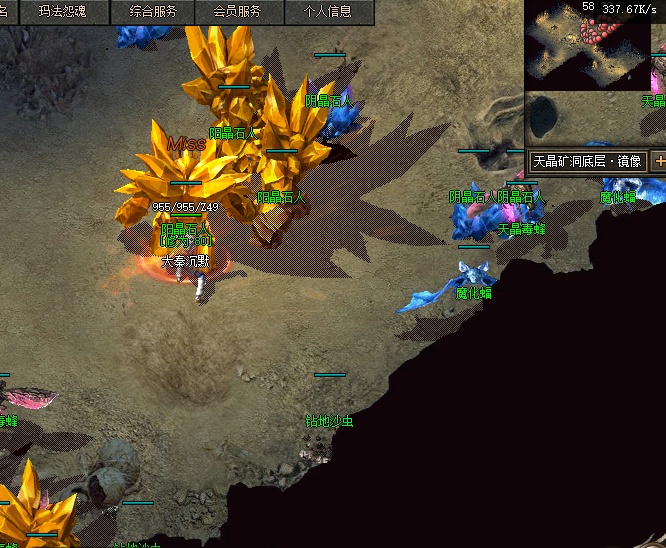Click the plus button beside the map name

[x=659, y=161]
